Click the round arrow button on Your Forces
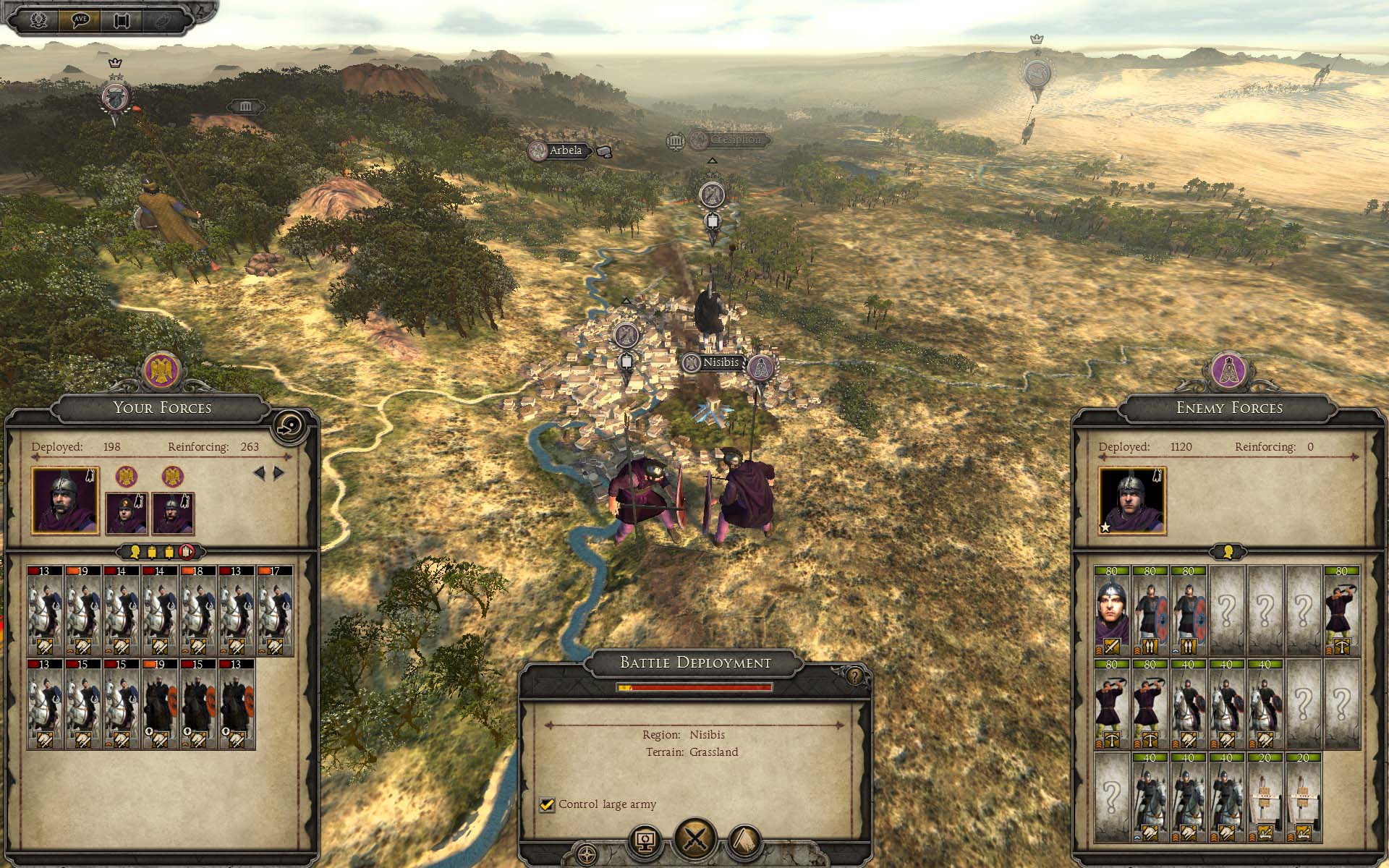Viewport: 1389px width, 868px height. point(286,425)
